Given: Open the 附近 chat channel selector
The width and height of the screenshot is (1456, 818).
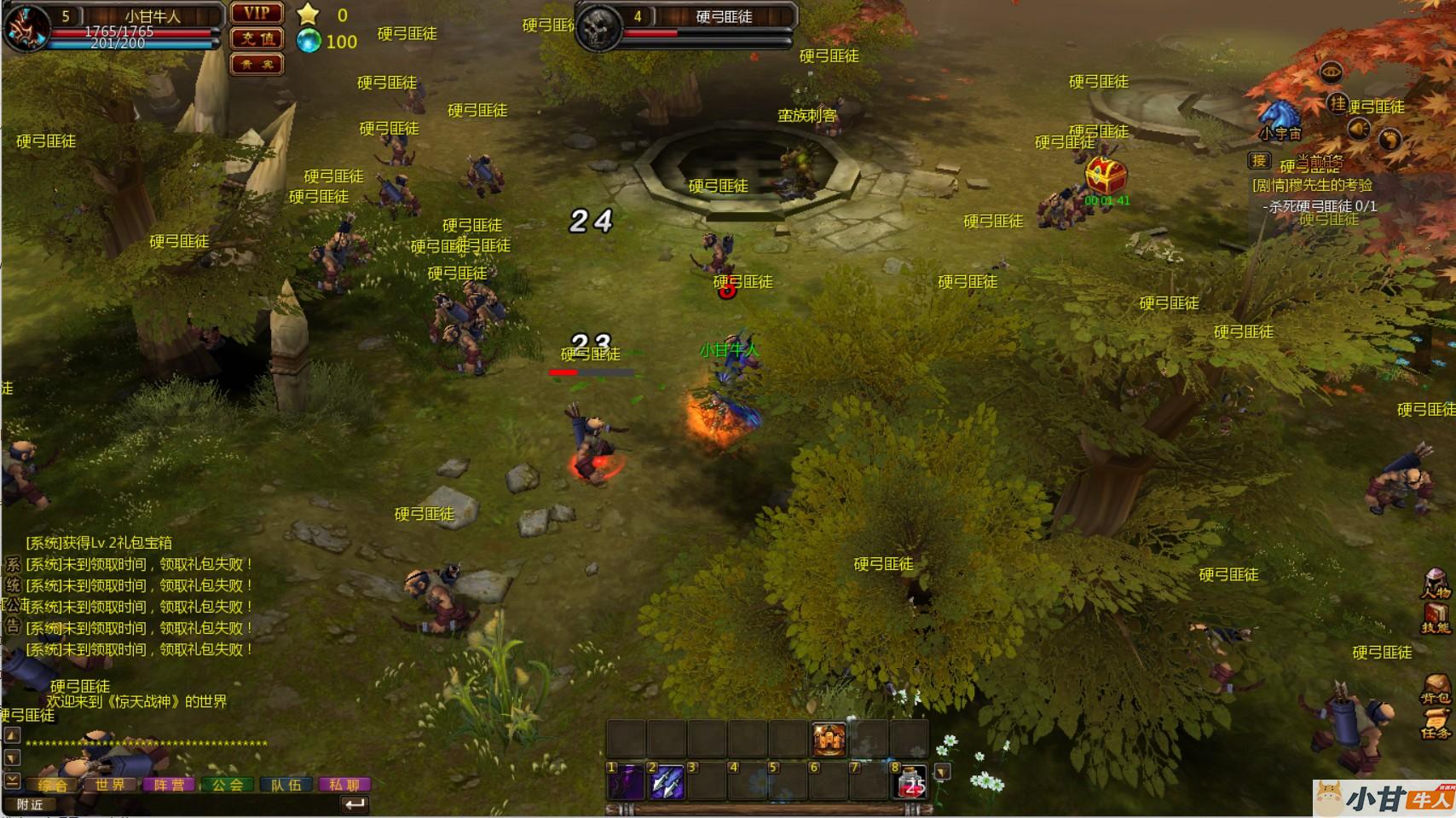Looking at the screenshot, I should [30, 804].
